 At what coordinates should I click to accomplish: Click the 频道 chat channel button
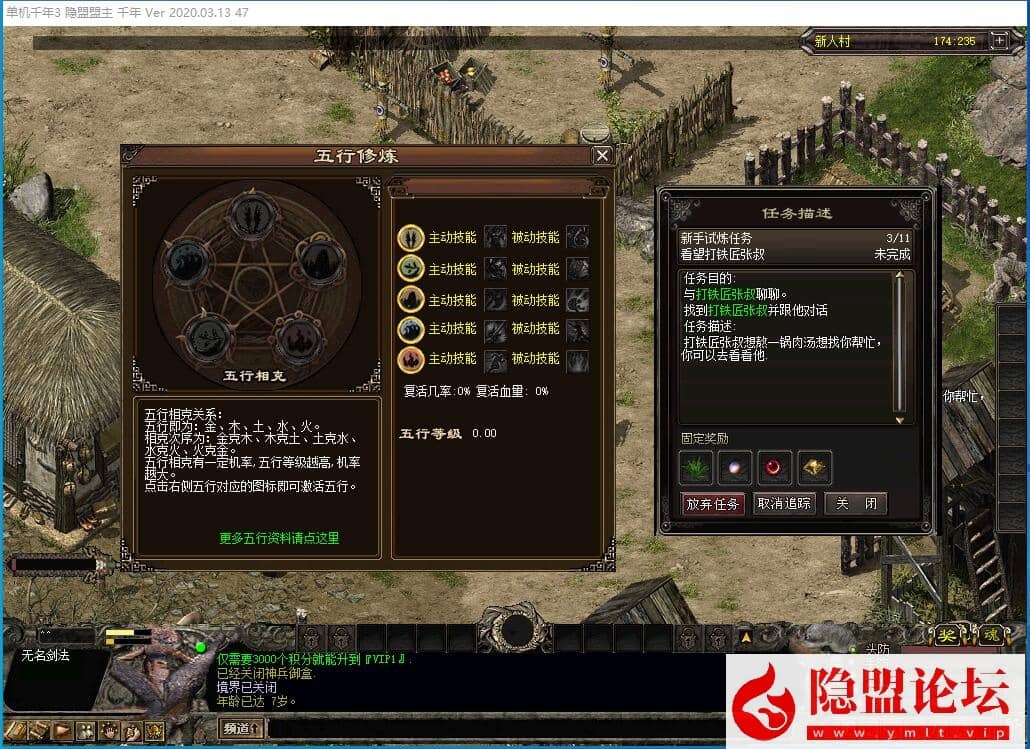[x=242, y=729]
